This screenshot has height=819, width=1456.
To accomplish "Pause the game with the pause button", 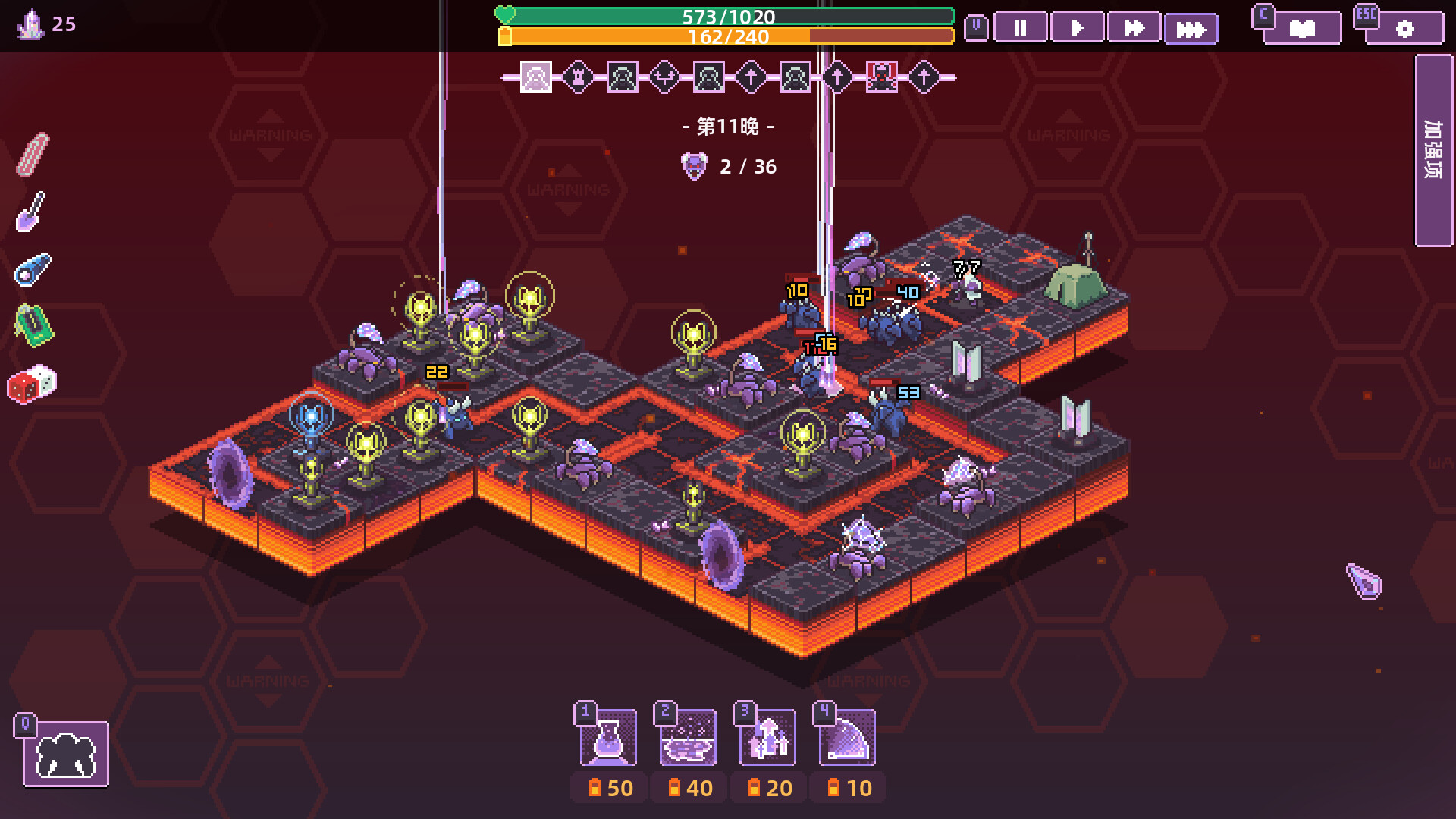I will click(1020, 28).
